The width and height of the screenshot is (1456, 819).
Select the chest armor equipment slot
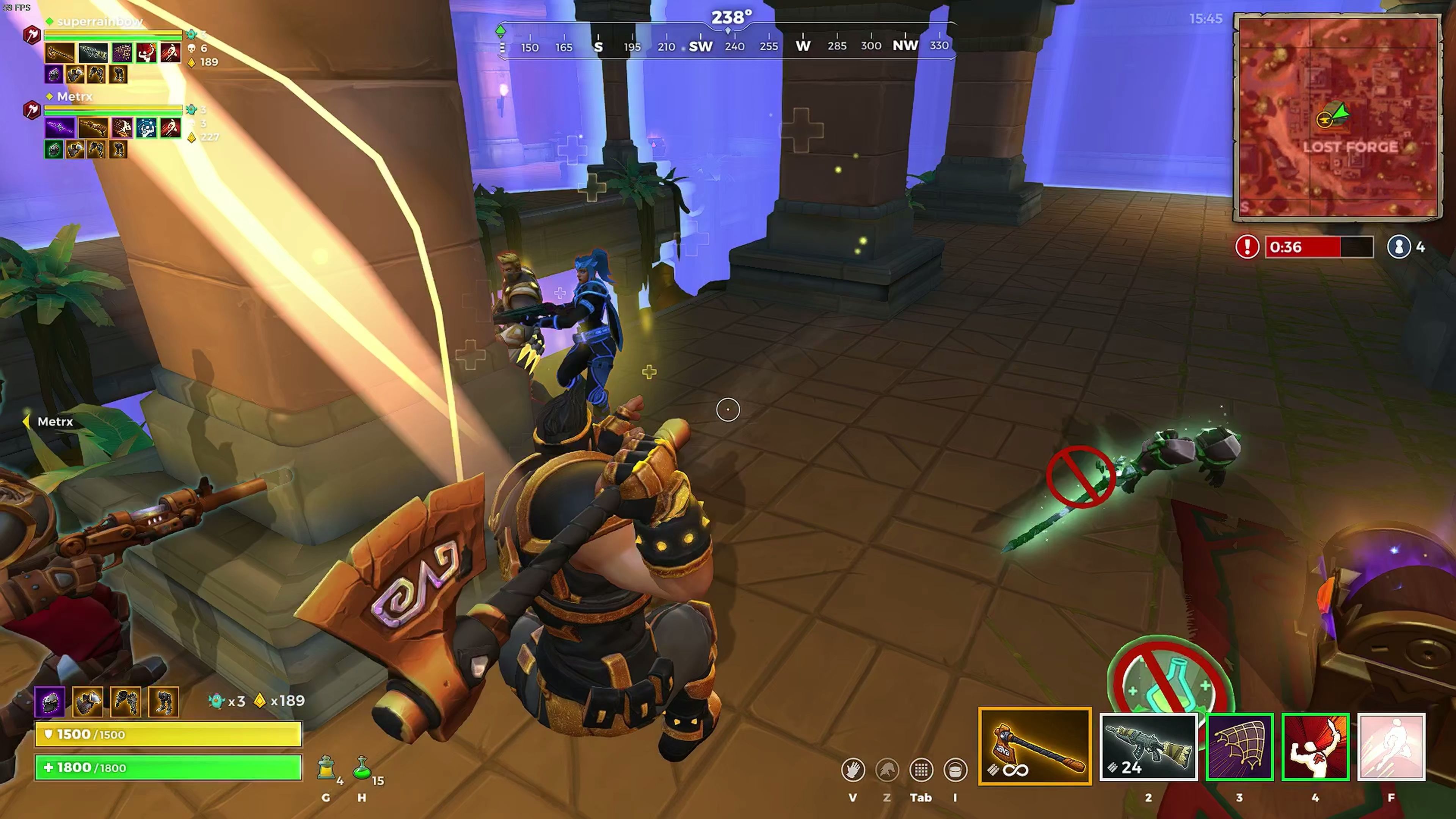pos(88,701)
